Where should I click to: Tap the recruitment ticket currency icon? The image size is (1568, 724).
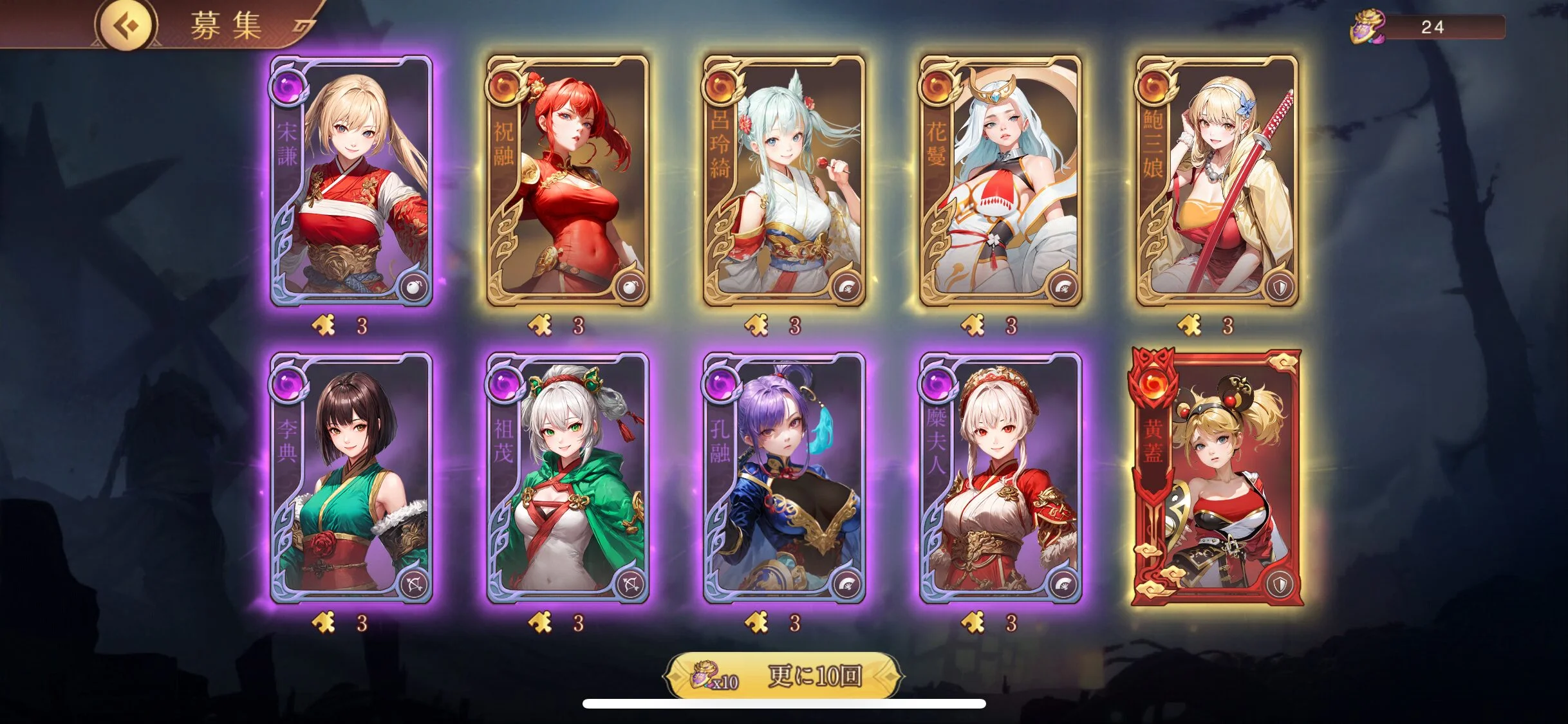tap(1367, 27)
